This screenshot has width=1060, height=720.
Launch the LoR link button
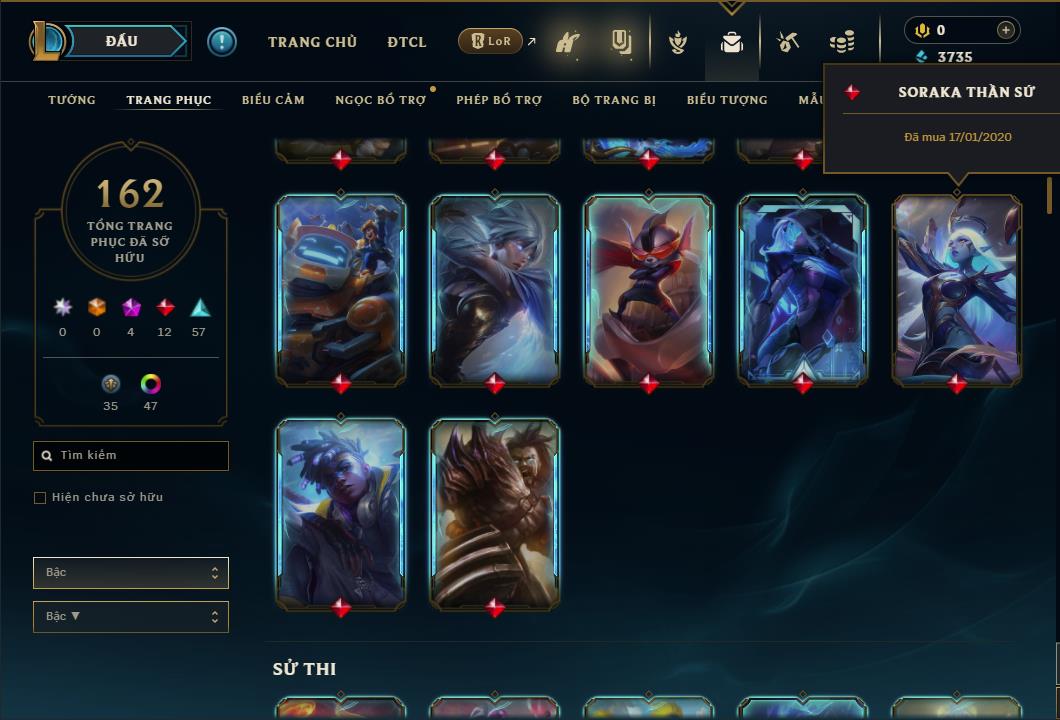[491, 42]
